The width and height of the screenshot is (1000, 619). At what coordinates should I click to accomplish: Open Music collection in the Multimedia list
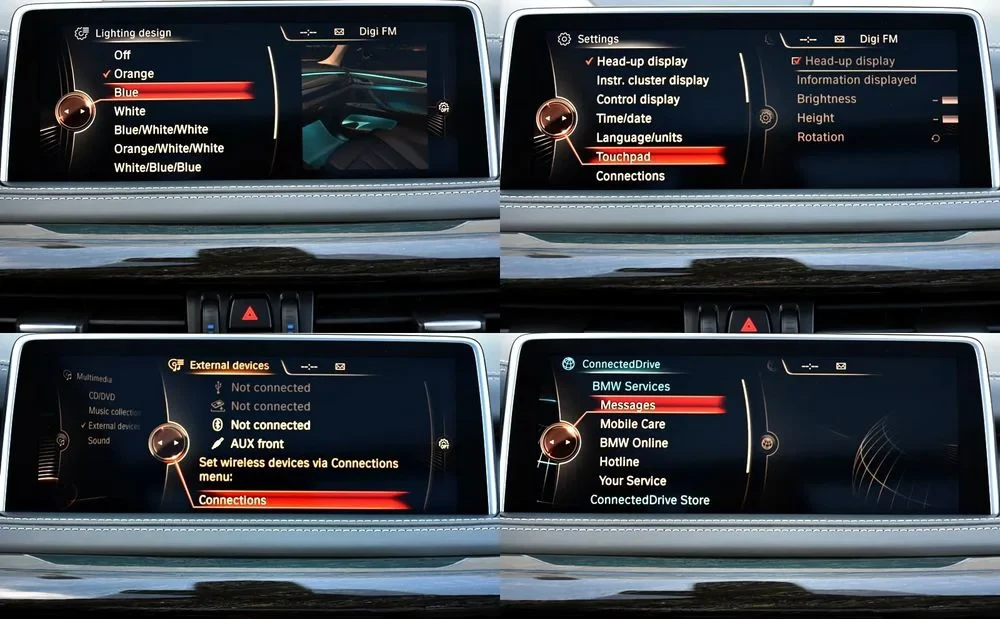point(114,411)
